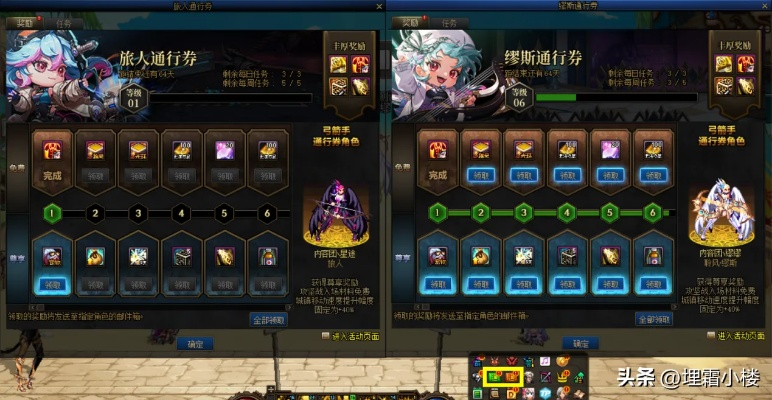Screen dimensions: 772x400
Task: Switch to the 任务 tab in 旅人通行券 window
Action: [63, 21]
